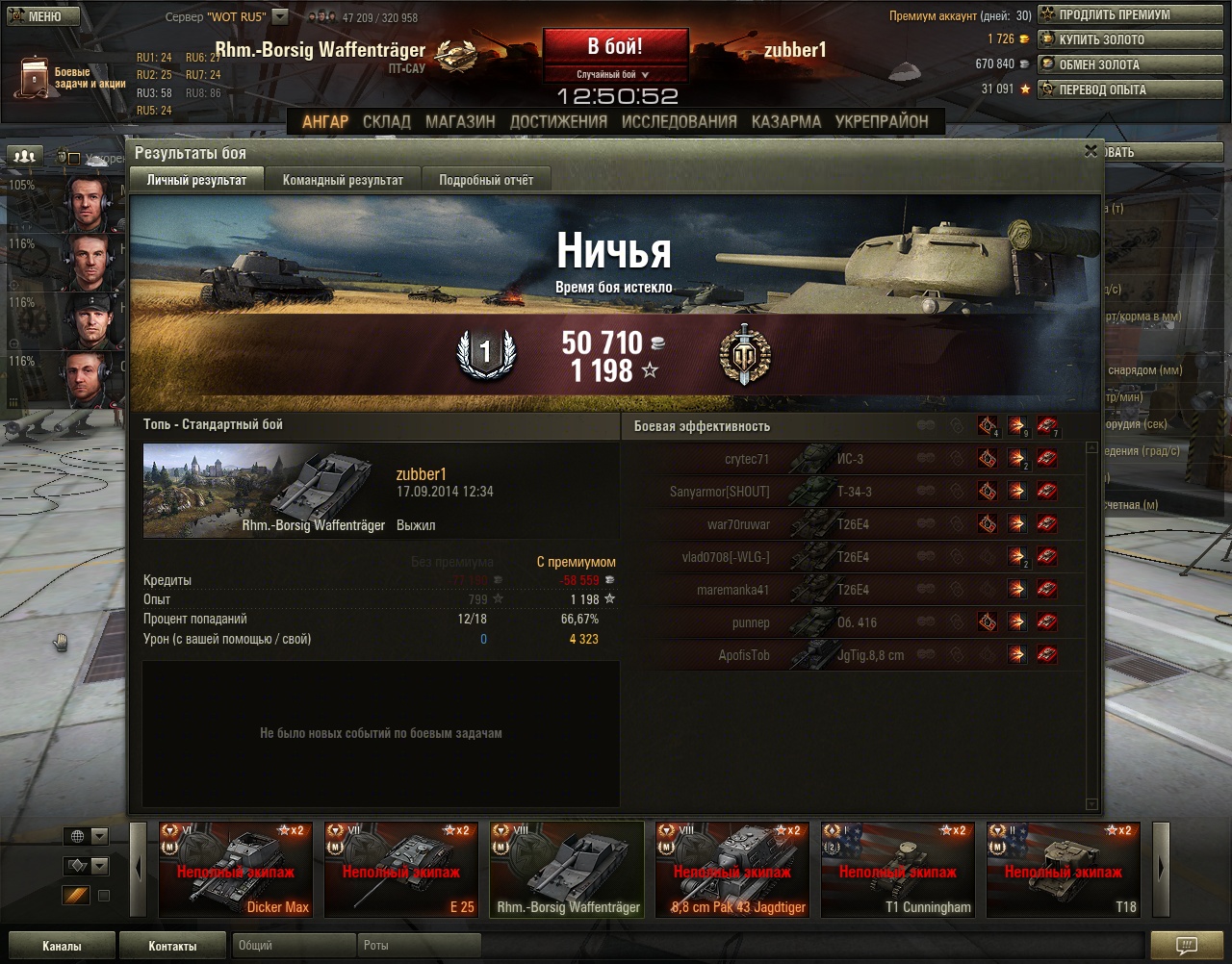Screen dimensions: 1232x964
Task: Choose the T1 Cunningham tank
Action: (x=898, y=869)
